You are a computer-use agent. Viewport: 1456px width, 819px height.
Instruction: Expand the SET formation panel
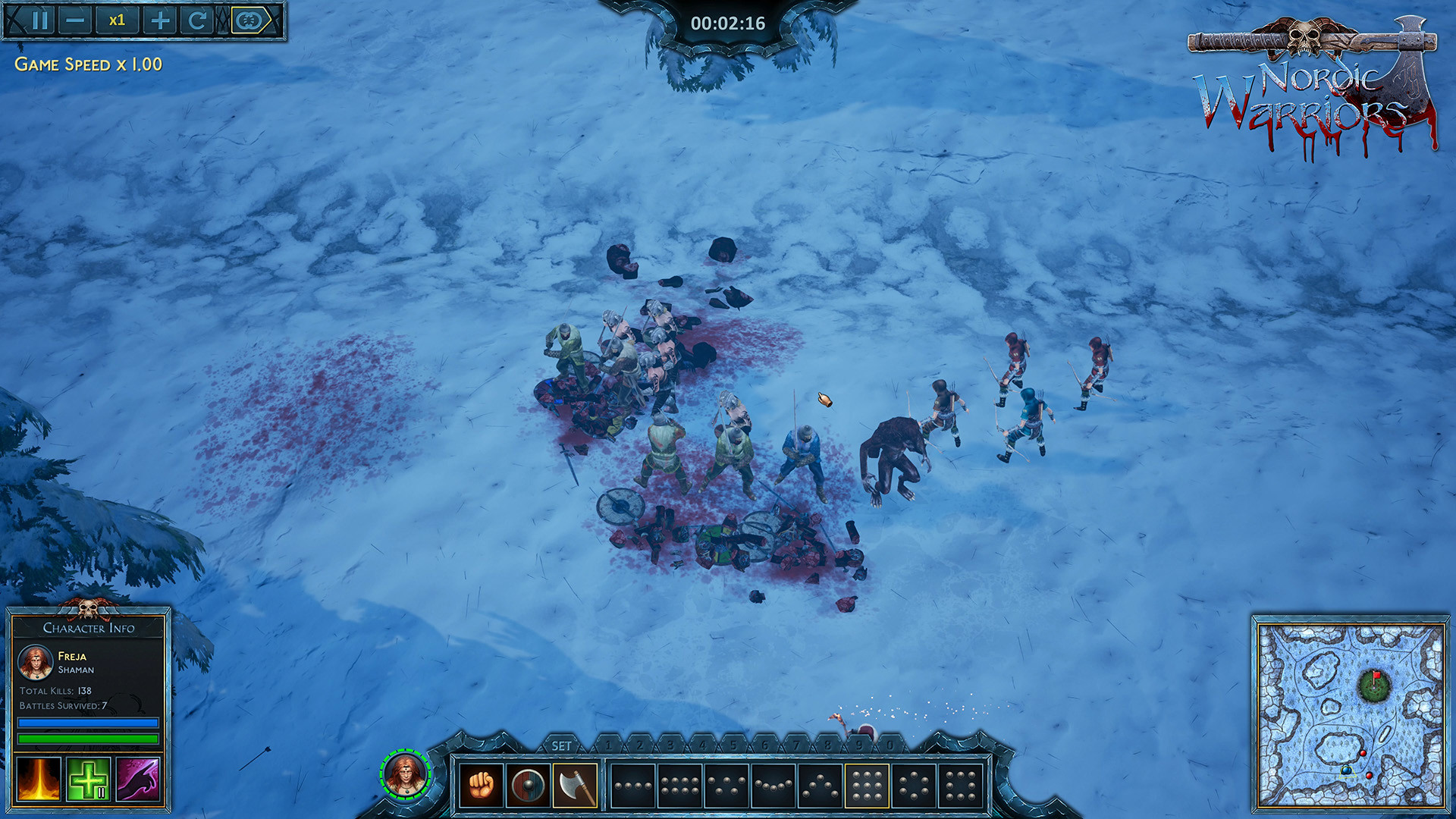click(x=562, y=743)
